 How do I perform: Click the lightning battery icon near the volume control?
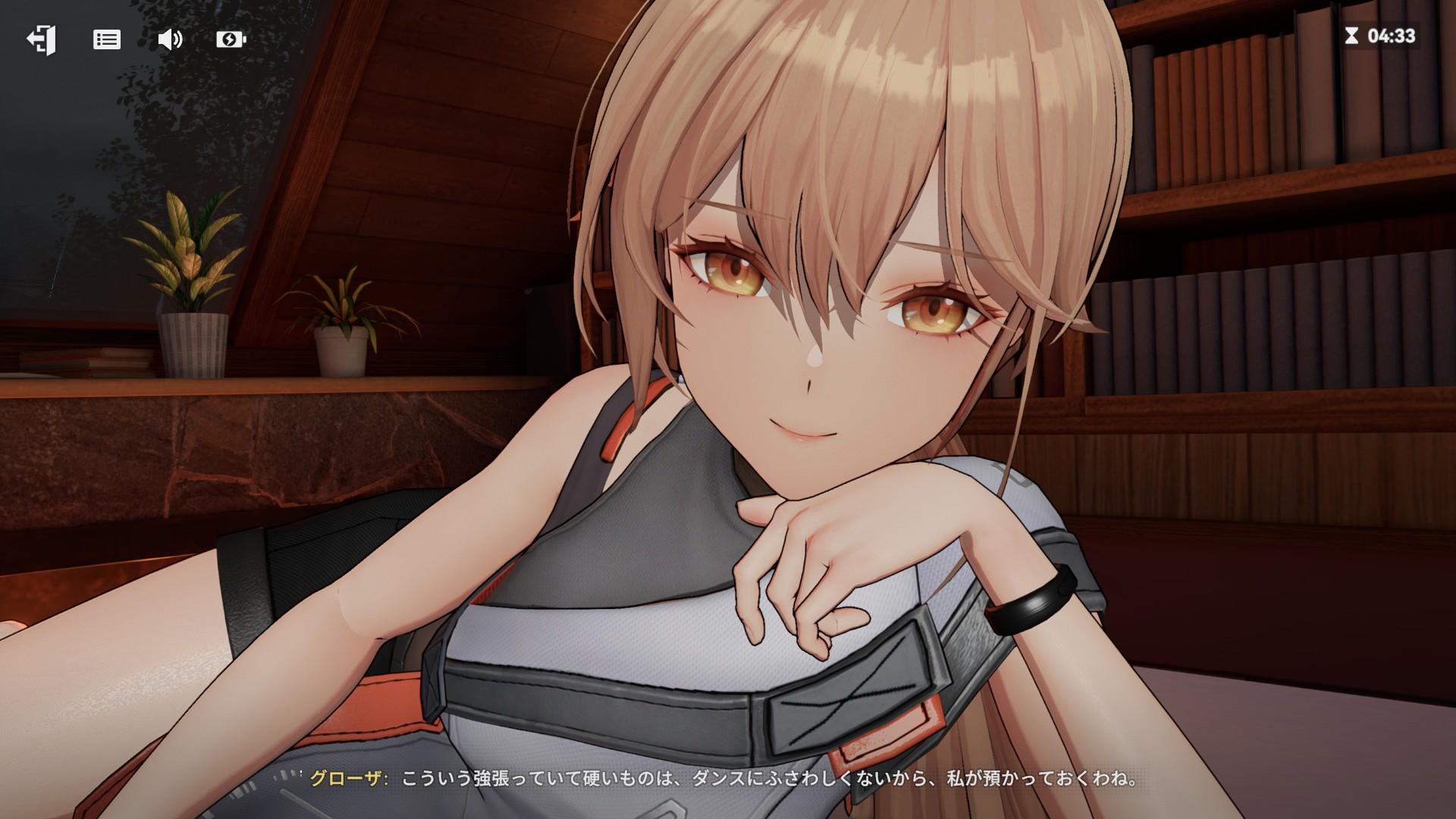232,39
